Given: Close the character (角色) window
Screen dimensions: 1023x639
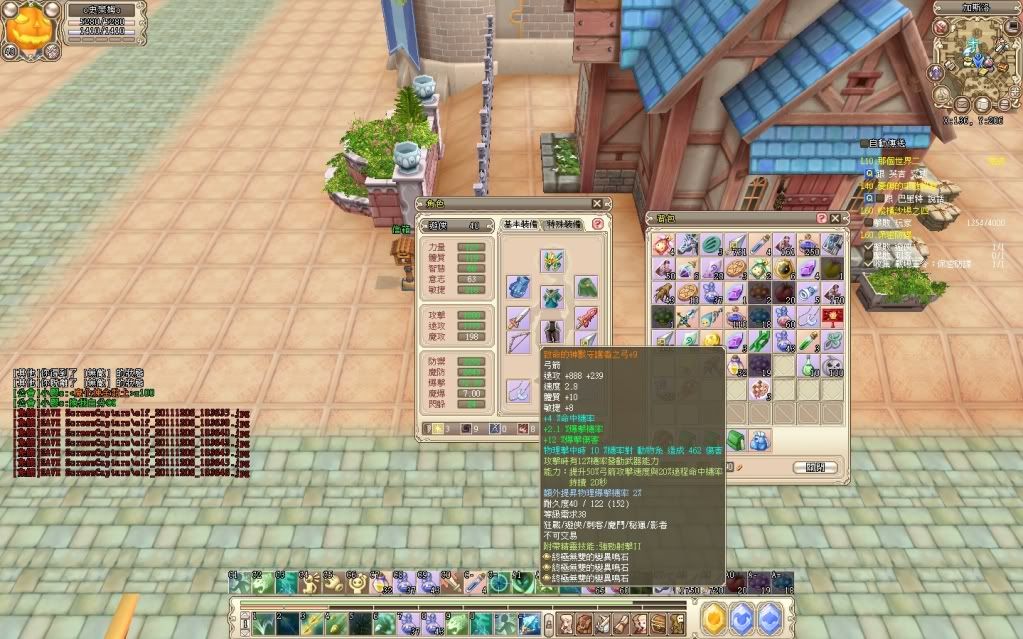Looking at the screenshot, I should (597, 203).
